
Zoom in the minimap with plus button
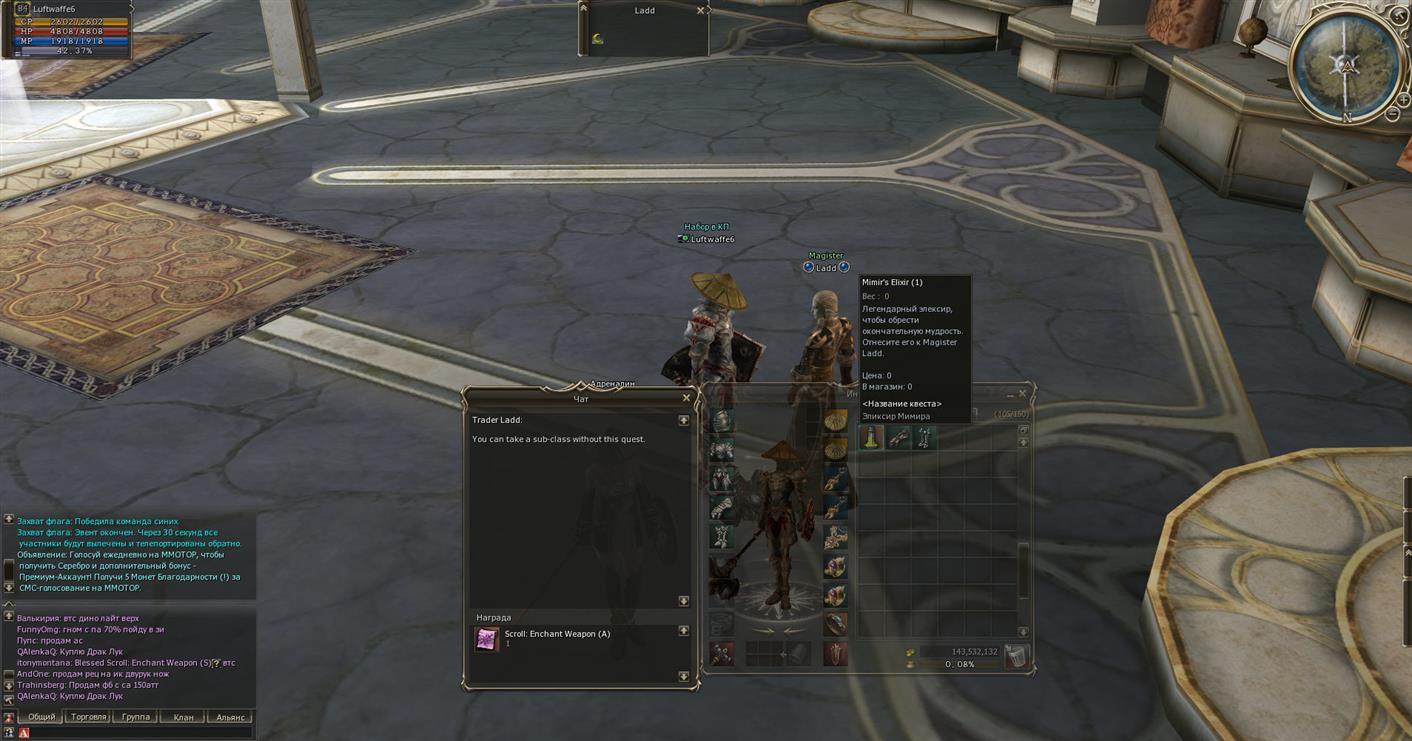tap(1404, 100)
